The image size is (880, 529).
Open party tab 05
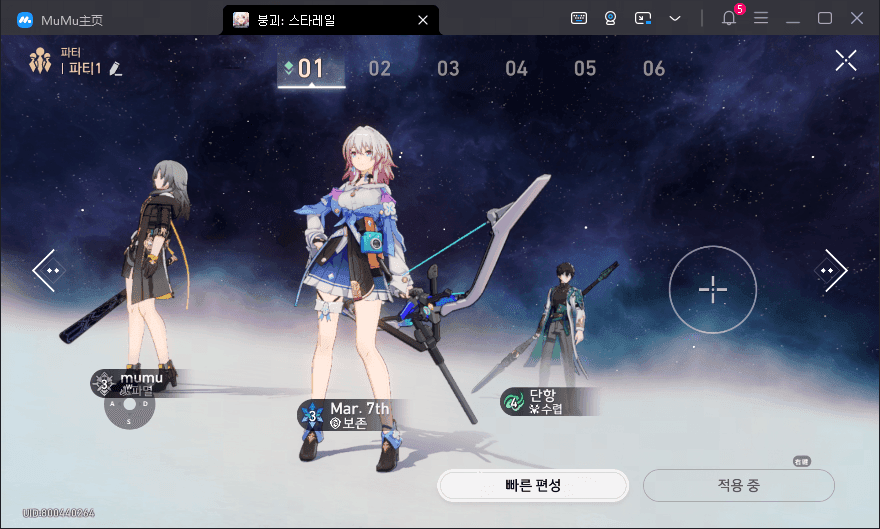585,69
